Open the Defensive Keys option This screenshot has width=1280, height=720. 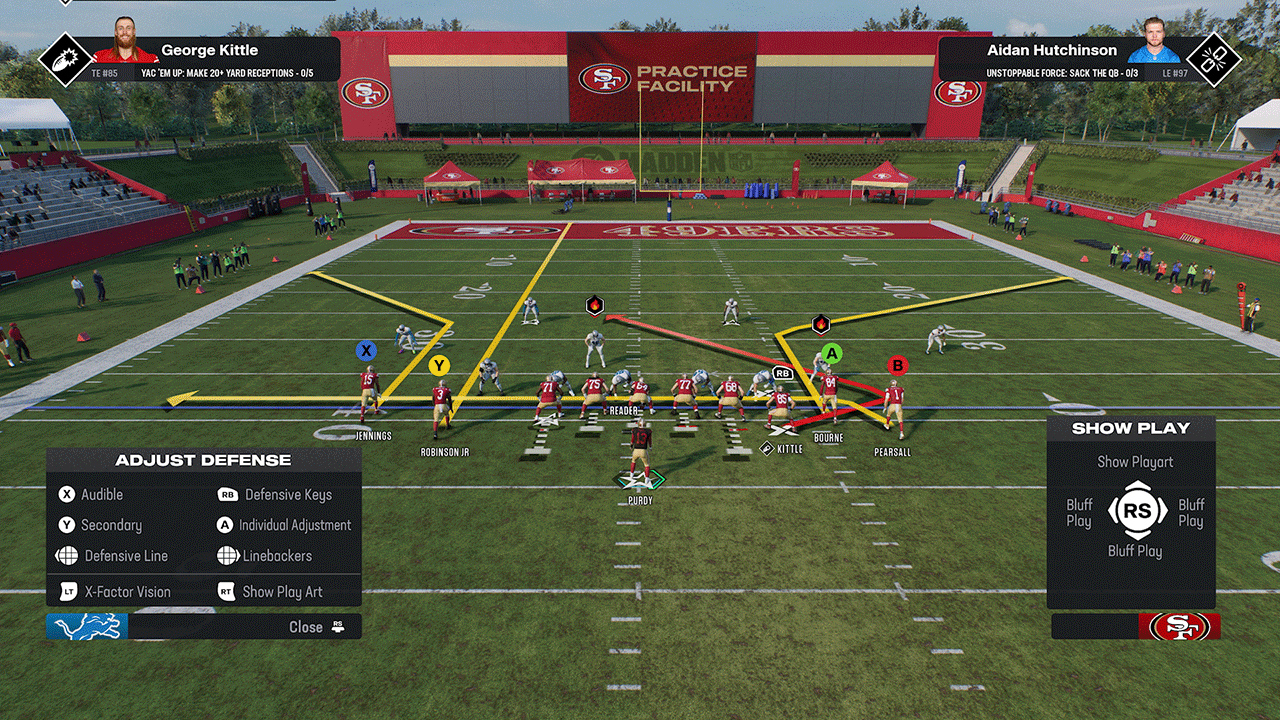coord(287,495)
